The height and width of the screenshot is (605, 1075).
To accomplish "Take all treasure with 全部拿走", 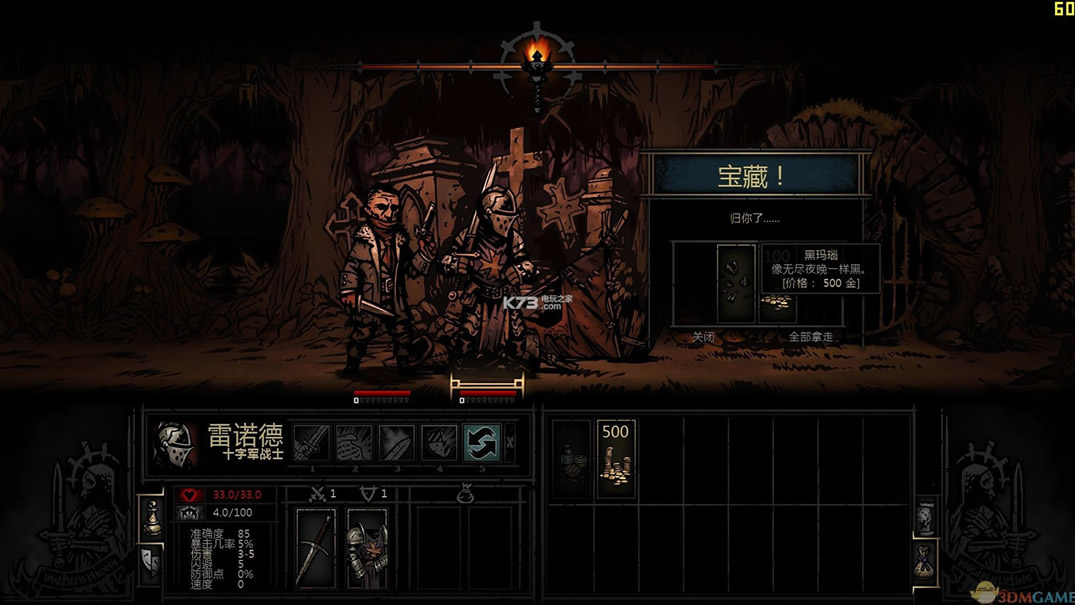I will pyautogui.click(x=810, y=337).
